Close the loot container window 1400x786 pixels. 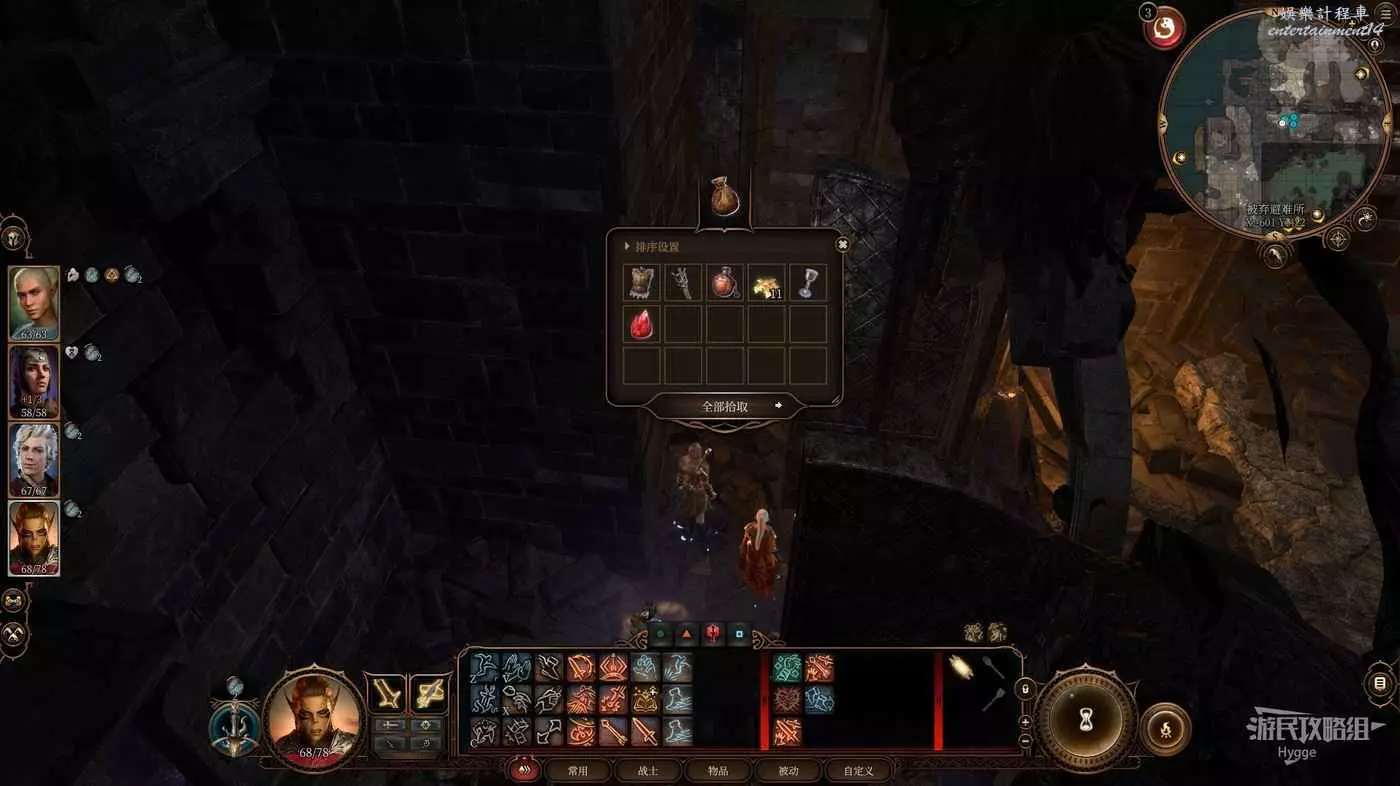842,244
